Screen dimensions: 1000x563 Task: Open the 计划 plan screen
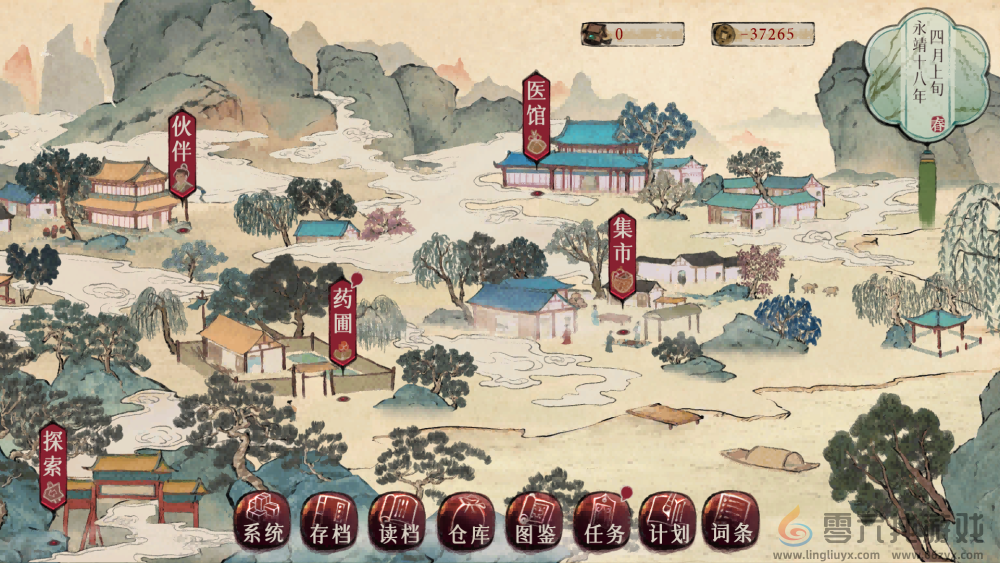668,521
